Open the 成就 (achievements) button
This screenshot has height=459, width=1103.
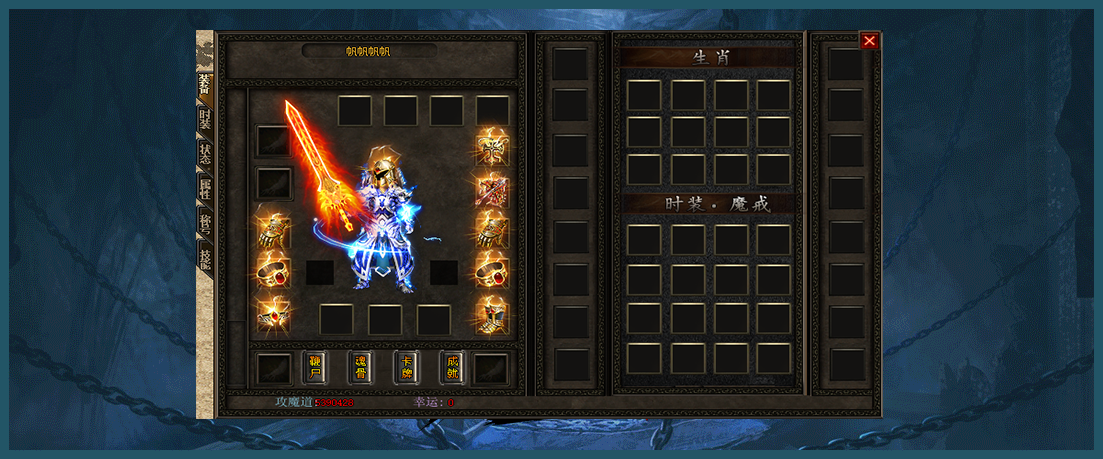tap(452, 367)
